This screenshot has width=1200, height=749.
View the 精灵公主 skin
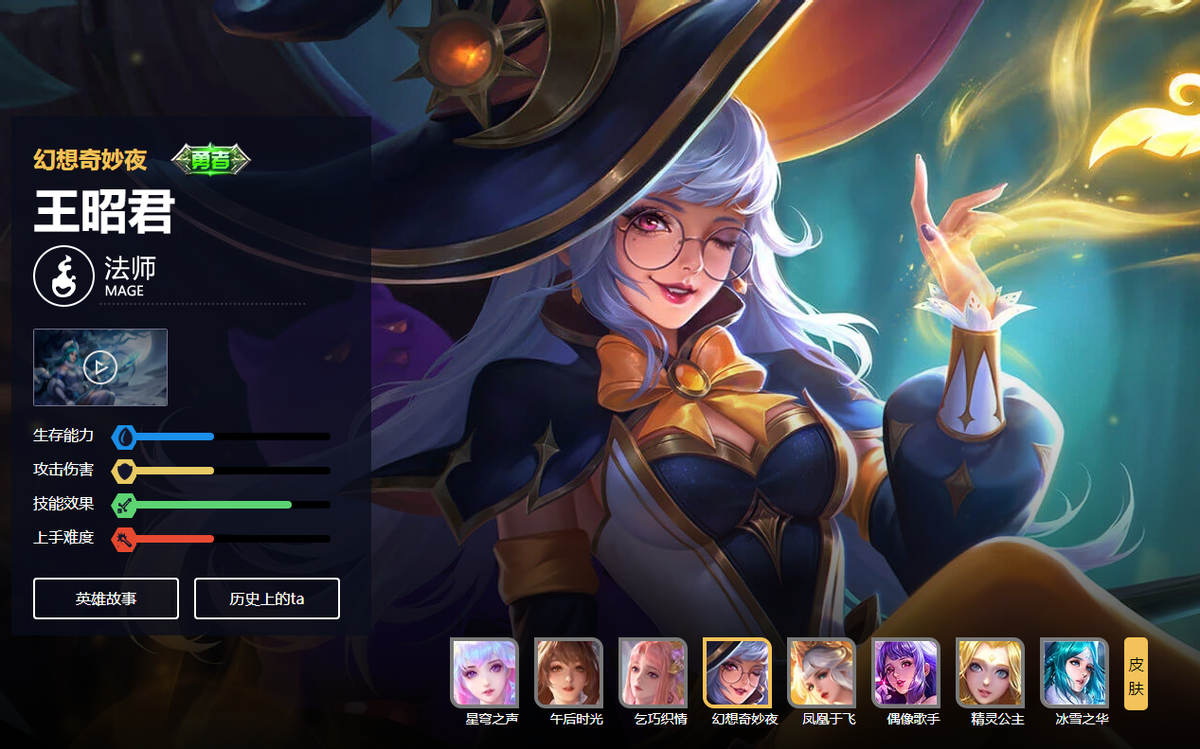(990, 672)
